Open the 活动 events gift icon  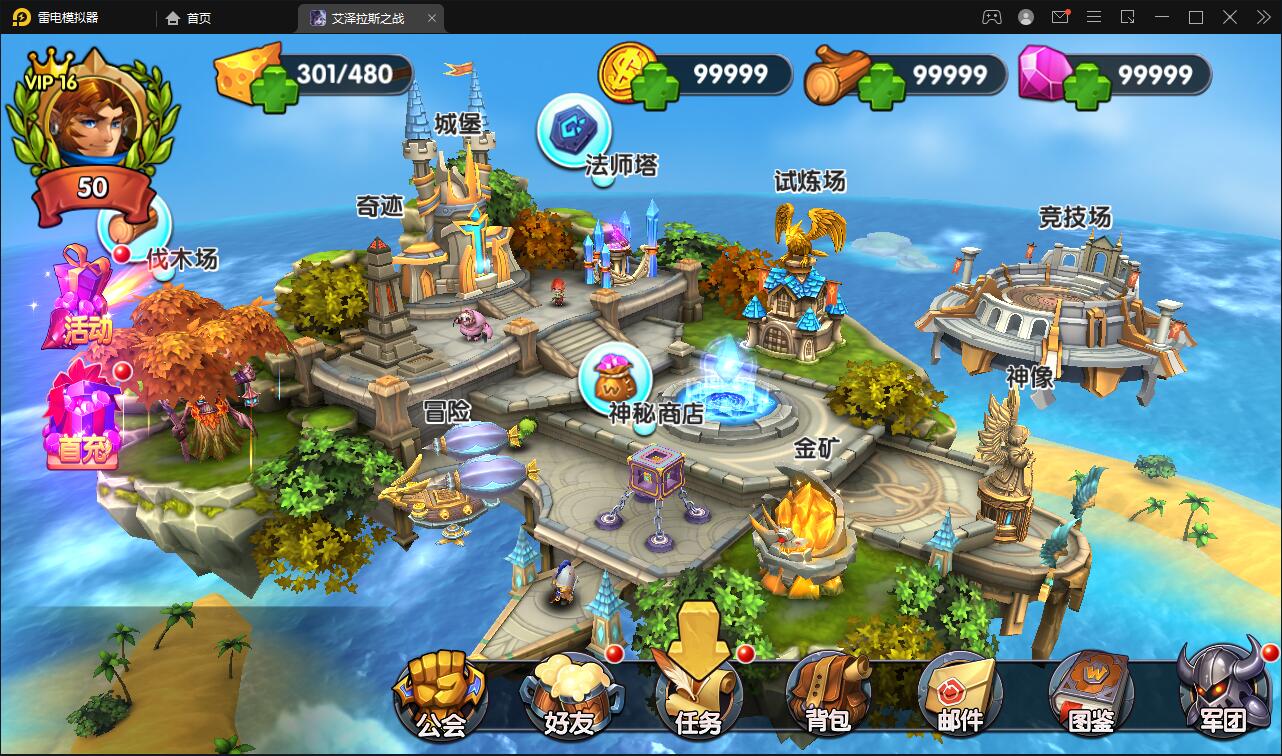pyautogui.click(x=82, y=300)
